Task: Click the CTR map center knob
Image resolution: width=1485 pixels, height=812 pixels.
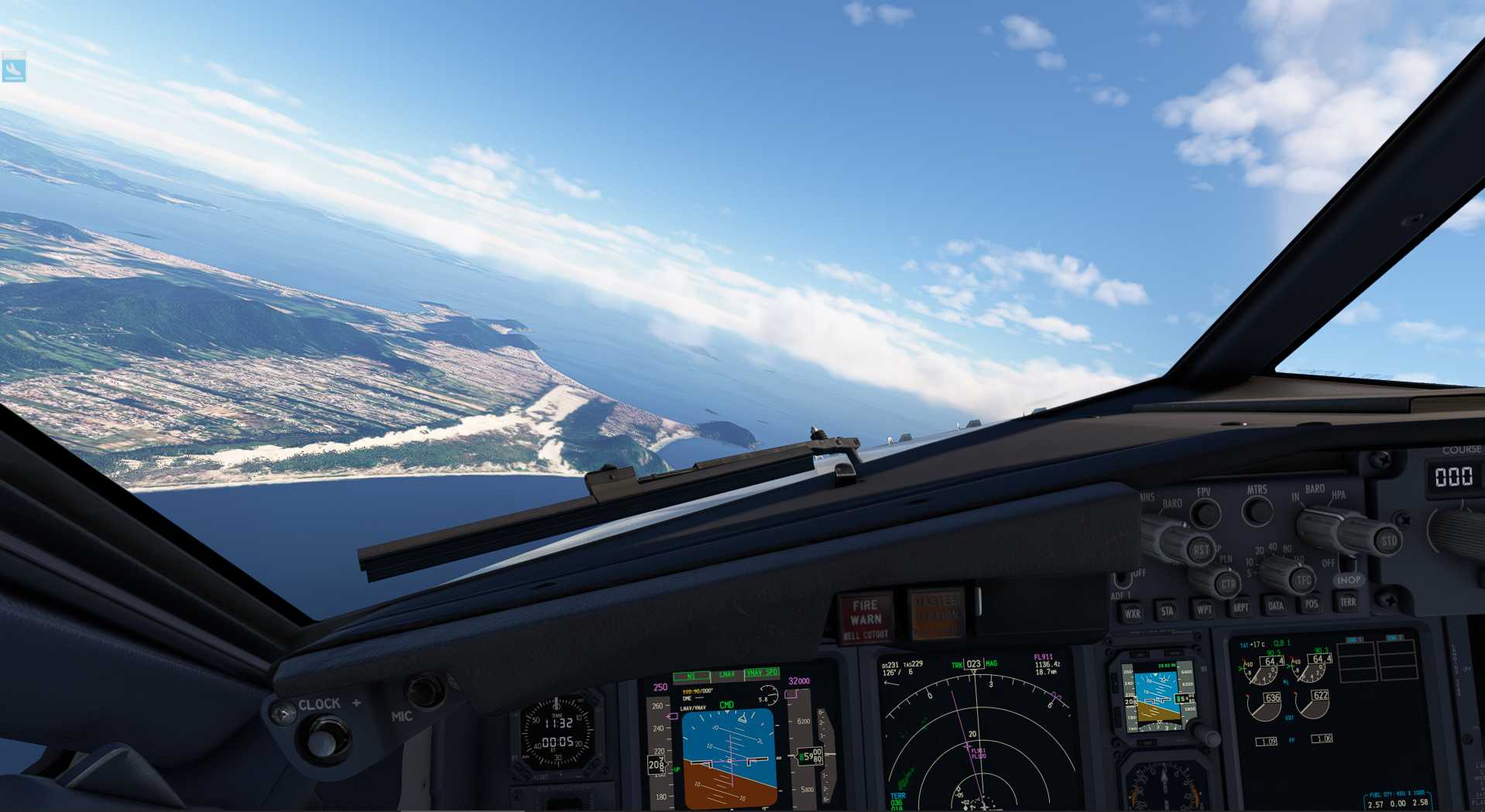Action: click(x=1227, y=584)
